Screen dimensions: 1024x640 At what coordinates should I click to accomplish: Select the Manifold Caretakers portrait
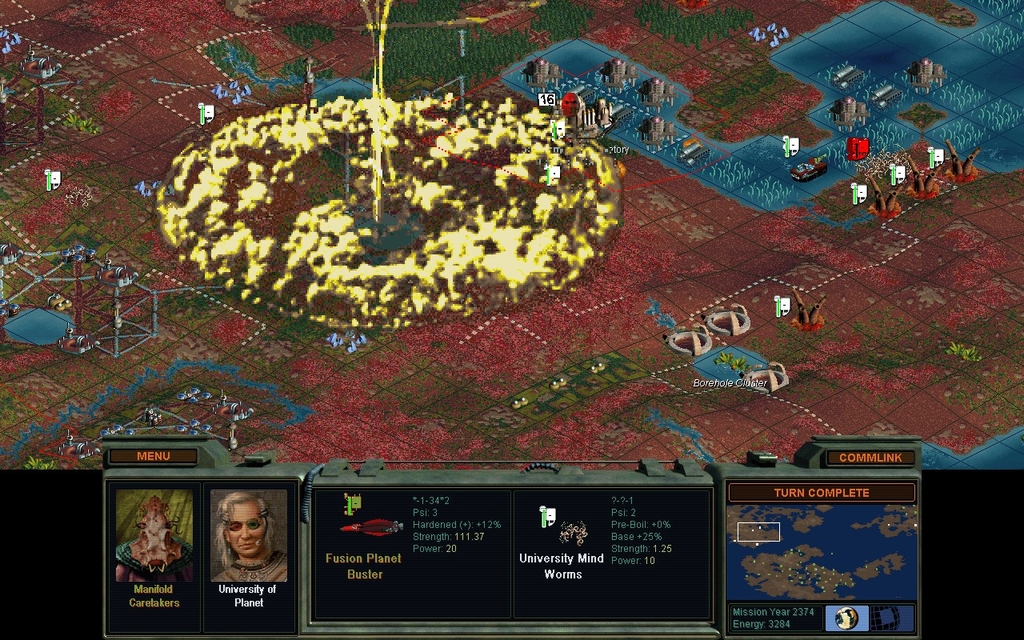click(153, 536)
